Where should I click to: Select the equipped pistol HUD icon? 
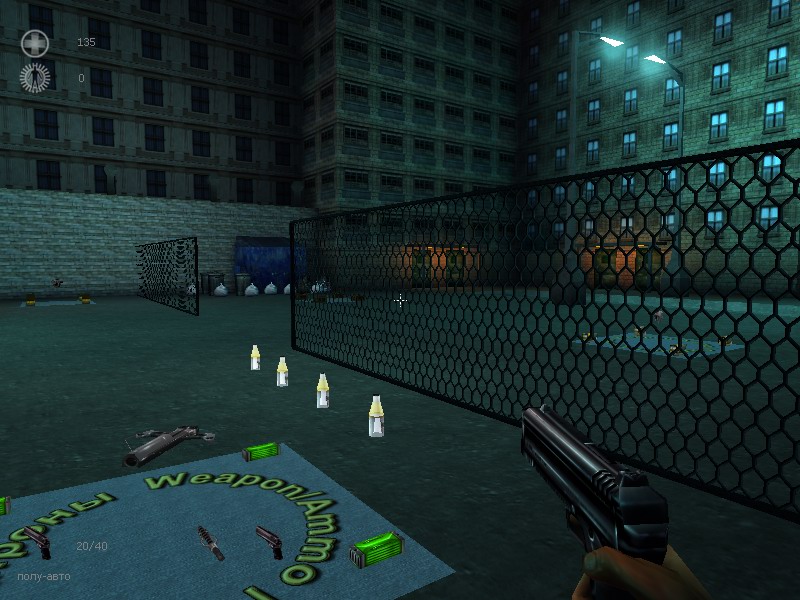38,542
